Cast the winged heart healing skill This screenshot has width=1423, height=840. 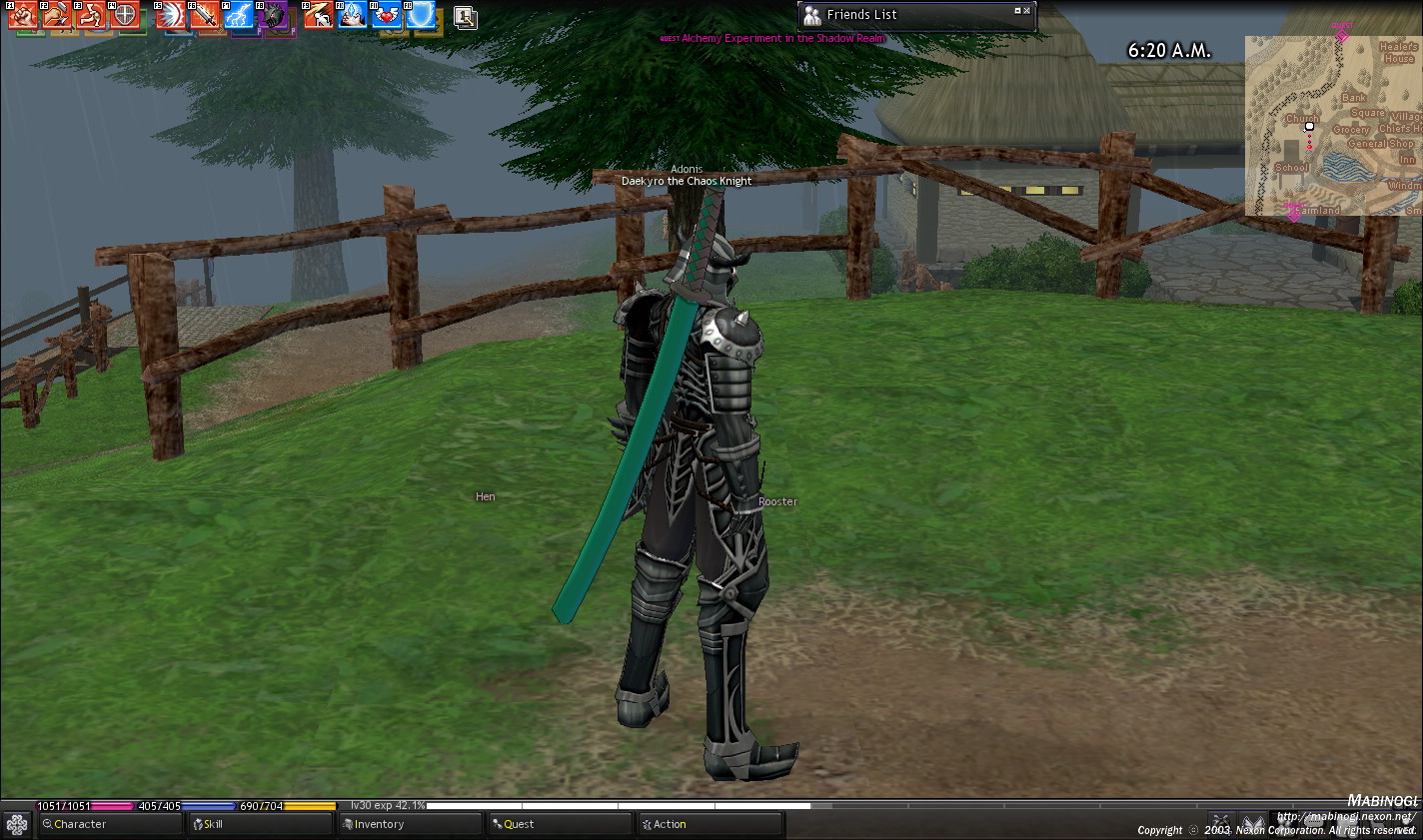click(x=387, y=15)
